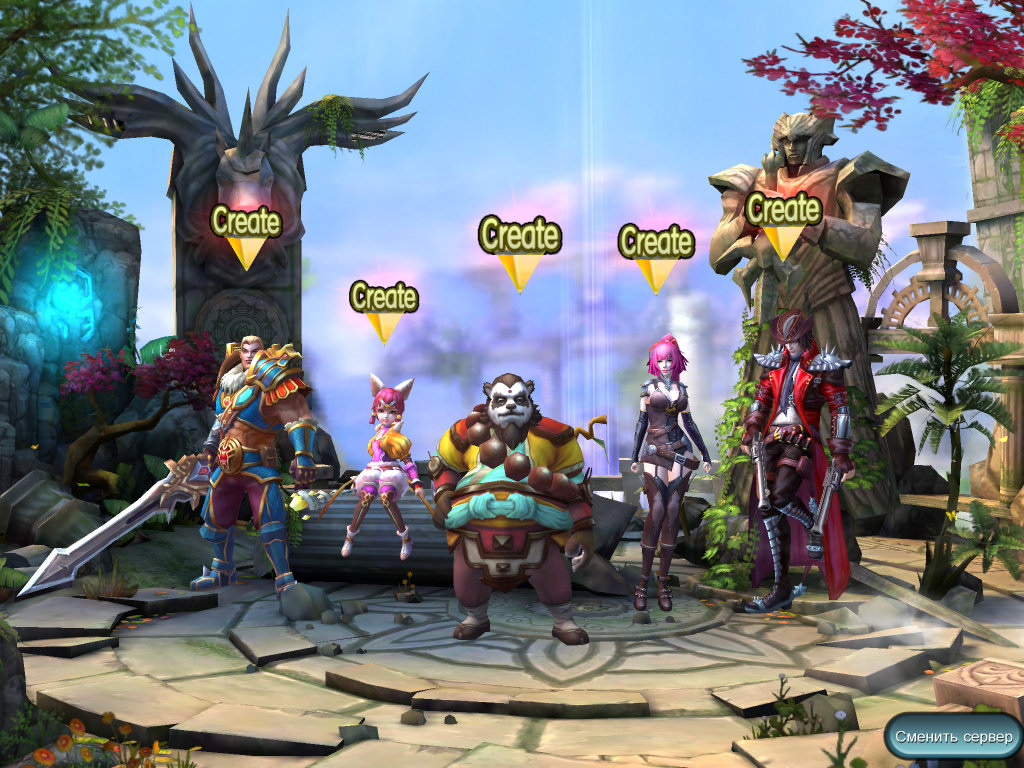
Task: Select Create above the fox-eared girl
Action: 383,299
